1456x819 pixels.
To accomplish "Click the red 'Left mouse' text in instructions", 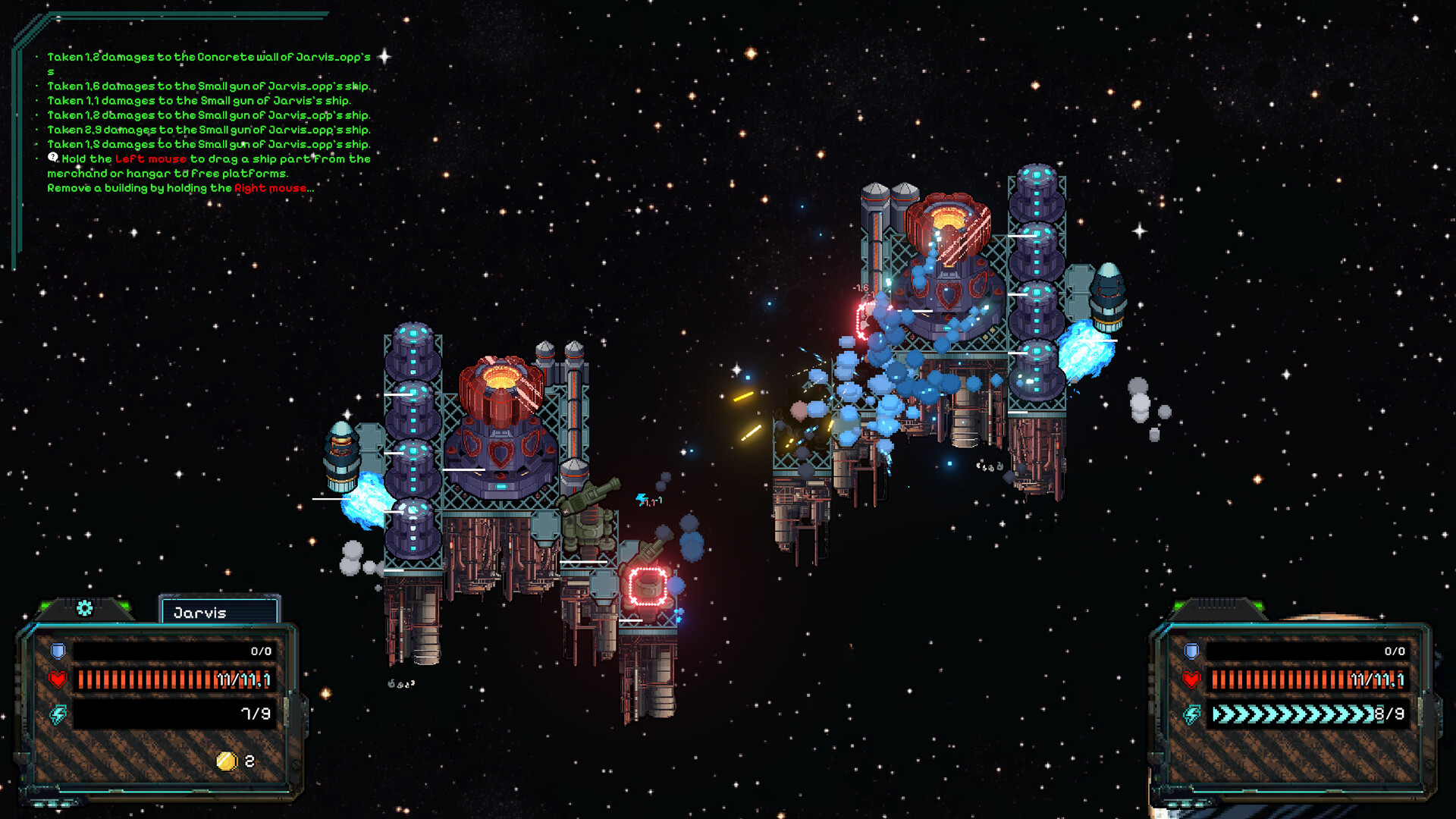I will point(149,159).
